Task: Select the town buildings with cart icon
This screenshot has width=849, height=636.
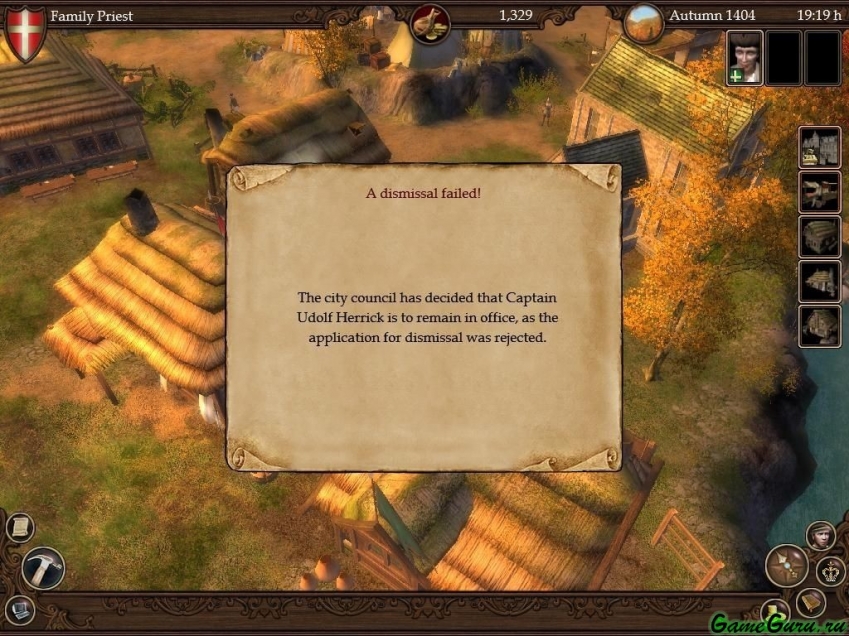Action: pyautogui.click(x=819, y=148)
